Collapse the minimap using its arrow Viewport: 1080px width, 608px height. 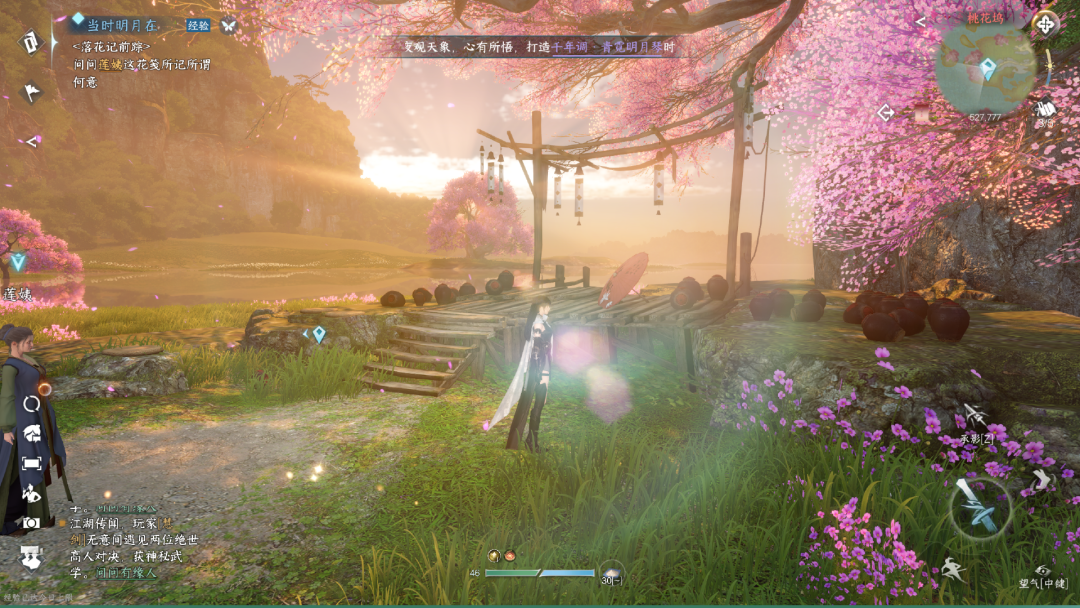[x=921, y=21]
